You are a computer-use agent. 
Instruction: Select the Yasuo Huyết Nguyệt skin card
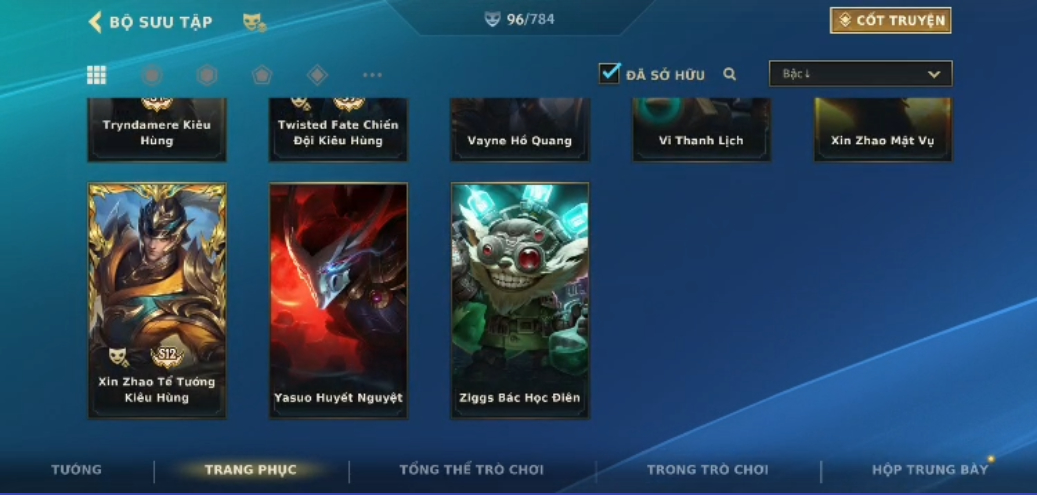(338, 299)
